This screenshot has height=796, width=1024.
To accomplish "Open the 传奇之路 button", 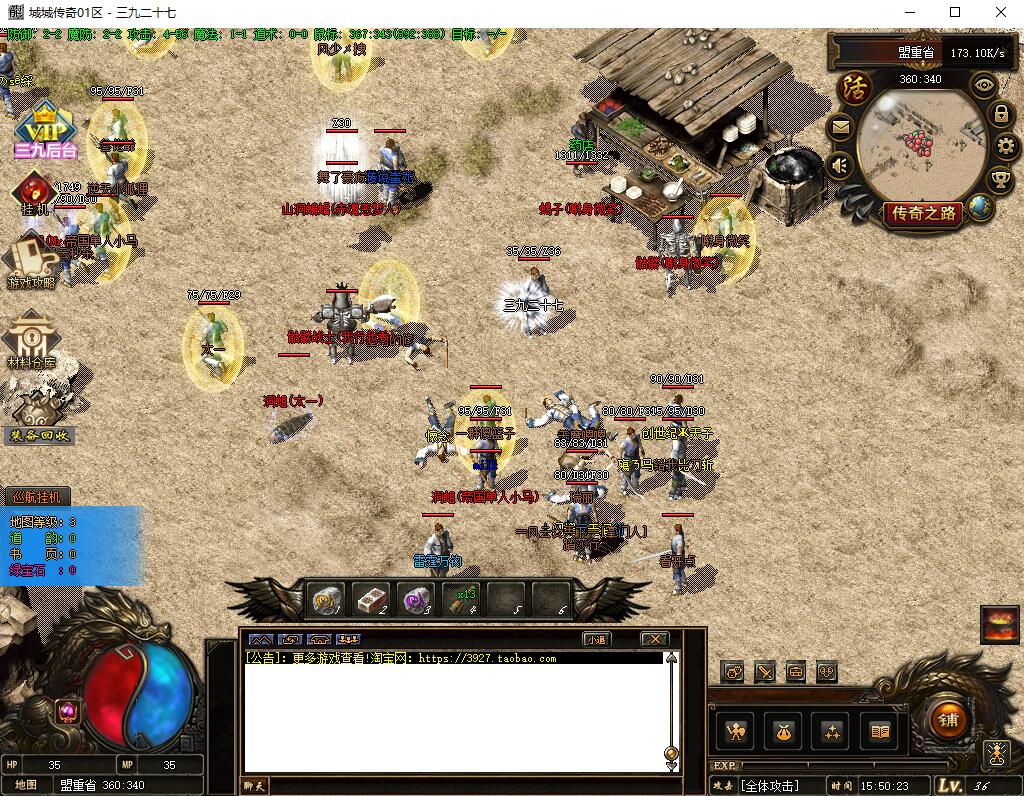I will [924, 213].
